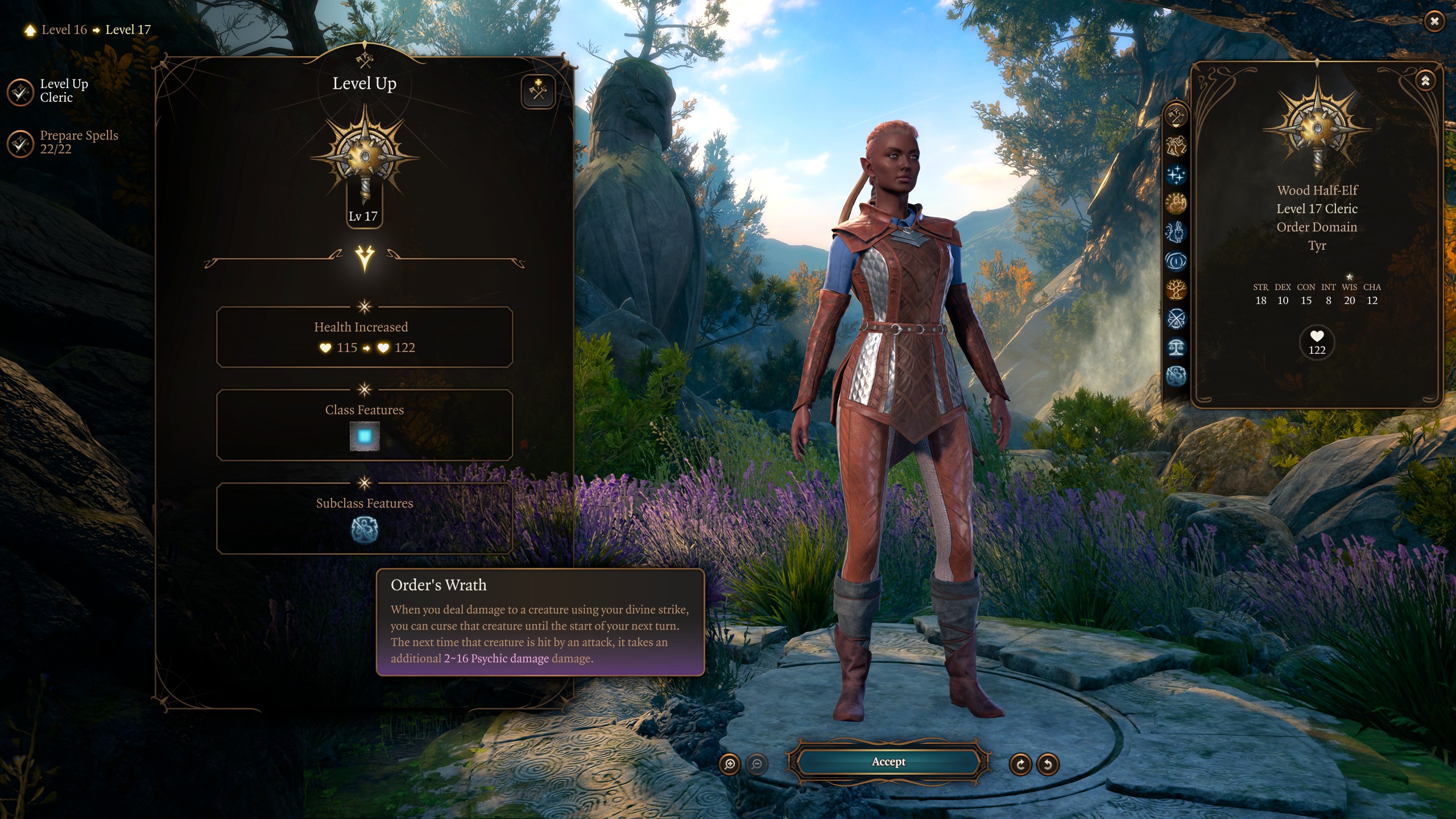Rotate the character counter-clockwise

1048,764
